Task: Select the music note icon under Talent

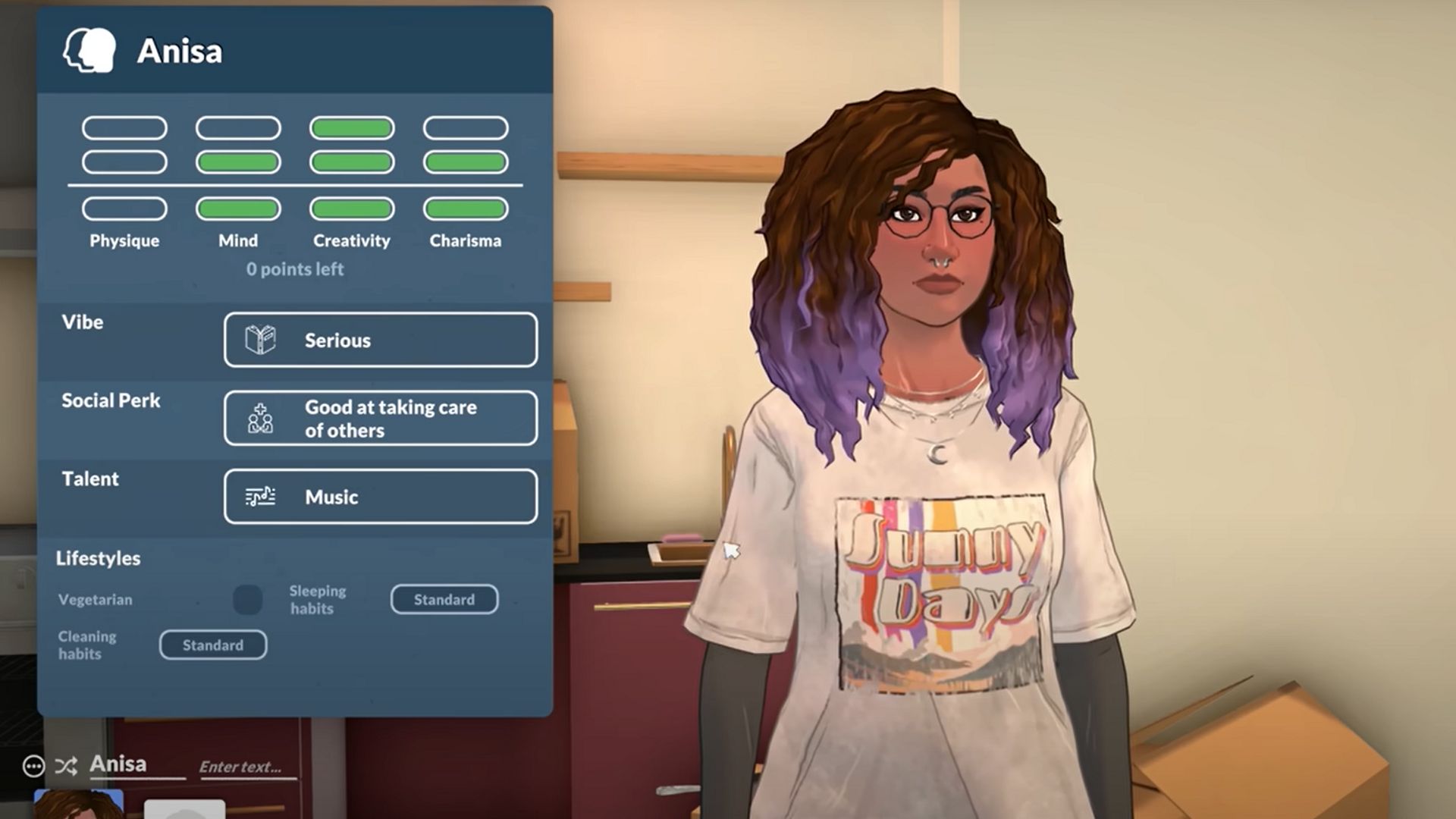Action: tap(259, 497)
